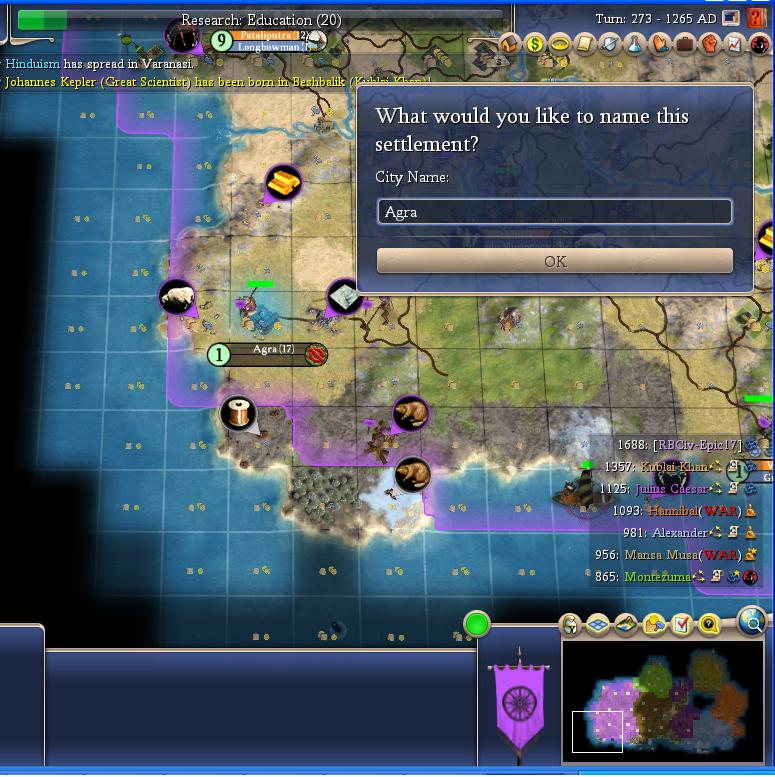Open the Military Advisor red fist icon
Image resolution: width=775 pixels, height=777 pixels.
[710, 44]
